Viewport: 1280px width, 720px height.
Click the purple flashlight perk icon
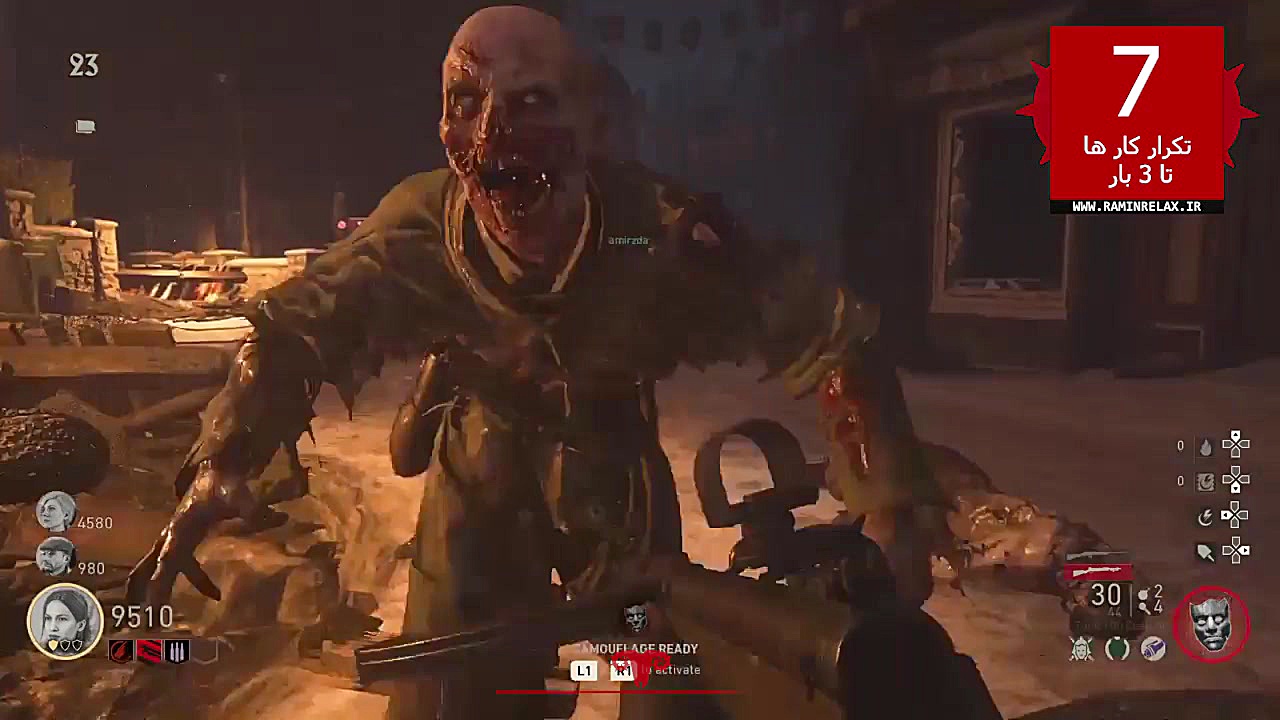pos(1154,650)
